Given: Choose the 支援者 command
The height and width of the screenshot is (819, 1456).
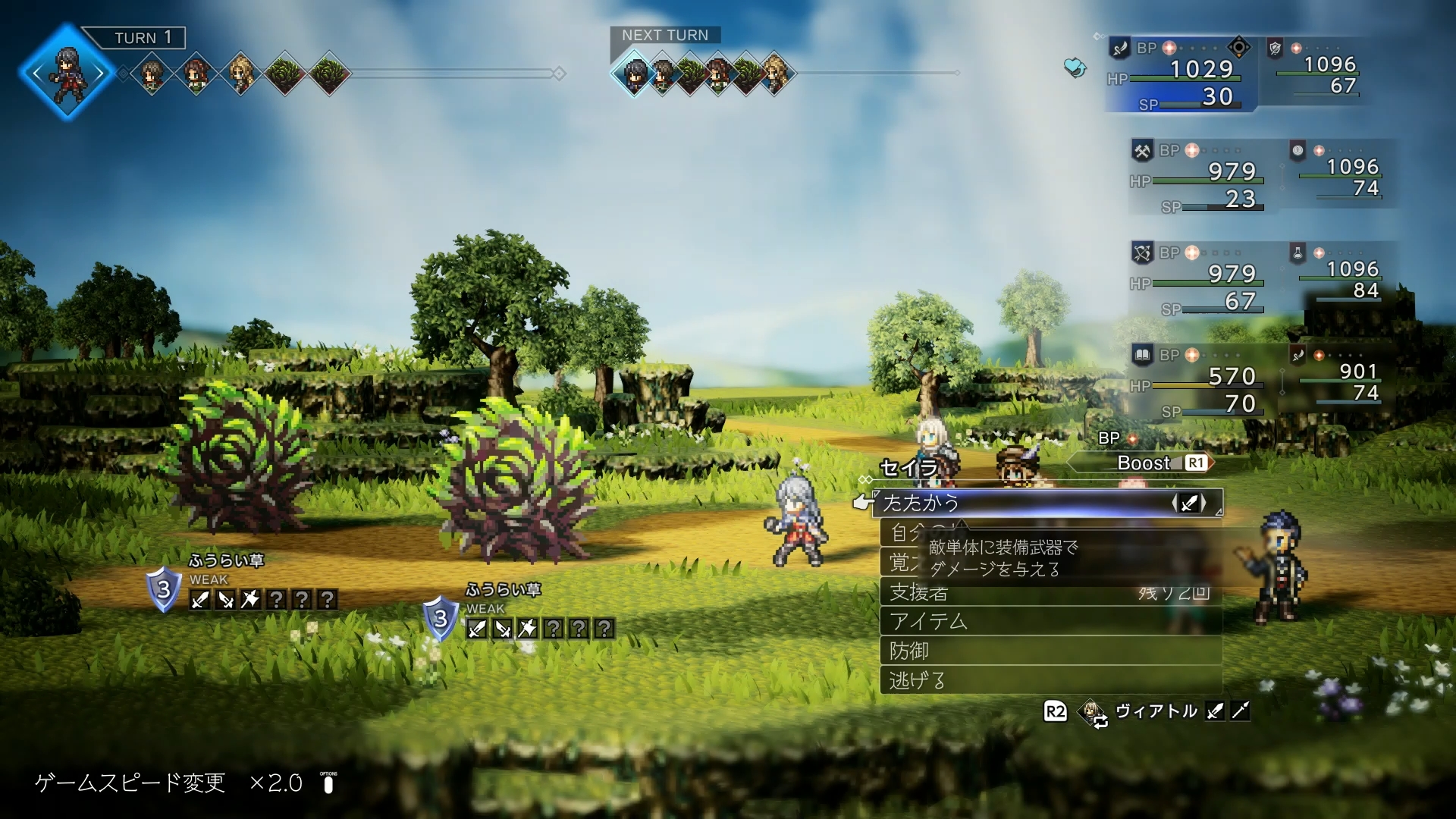Looking at the screenshot, I should pyautogui.click(x=1050, y=592).
